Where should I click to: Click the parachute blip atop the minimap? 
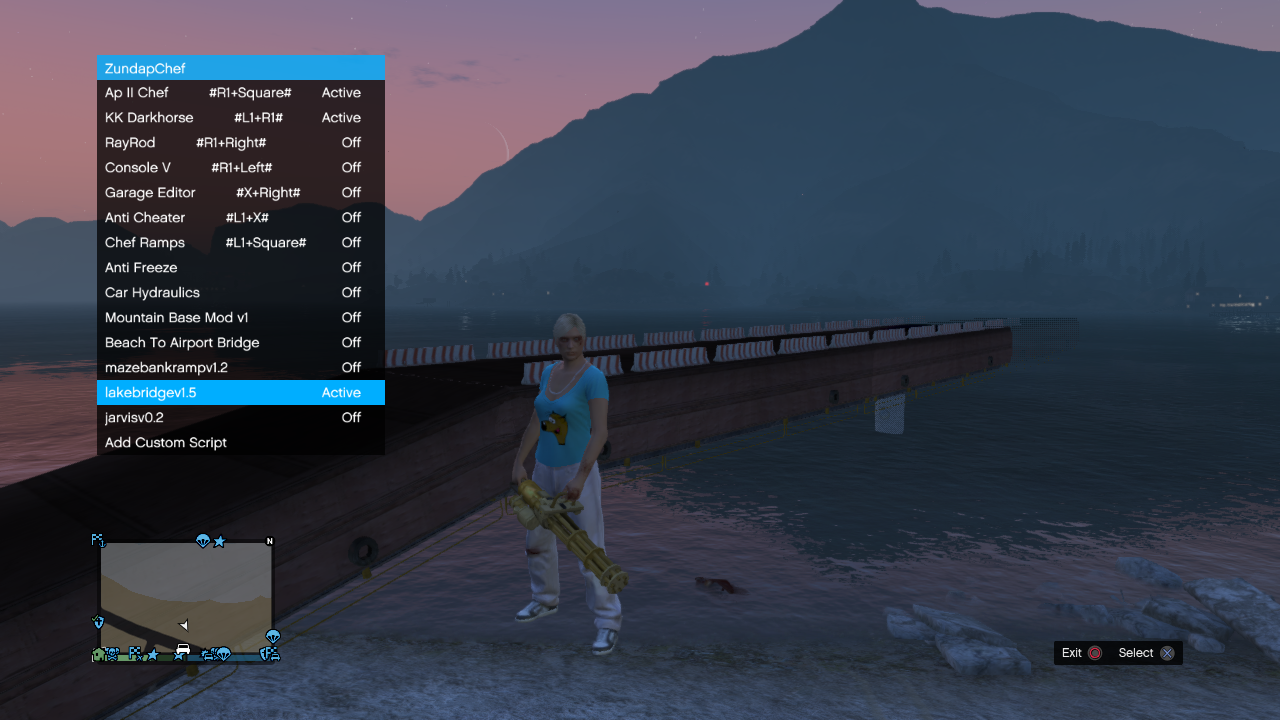203,541
